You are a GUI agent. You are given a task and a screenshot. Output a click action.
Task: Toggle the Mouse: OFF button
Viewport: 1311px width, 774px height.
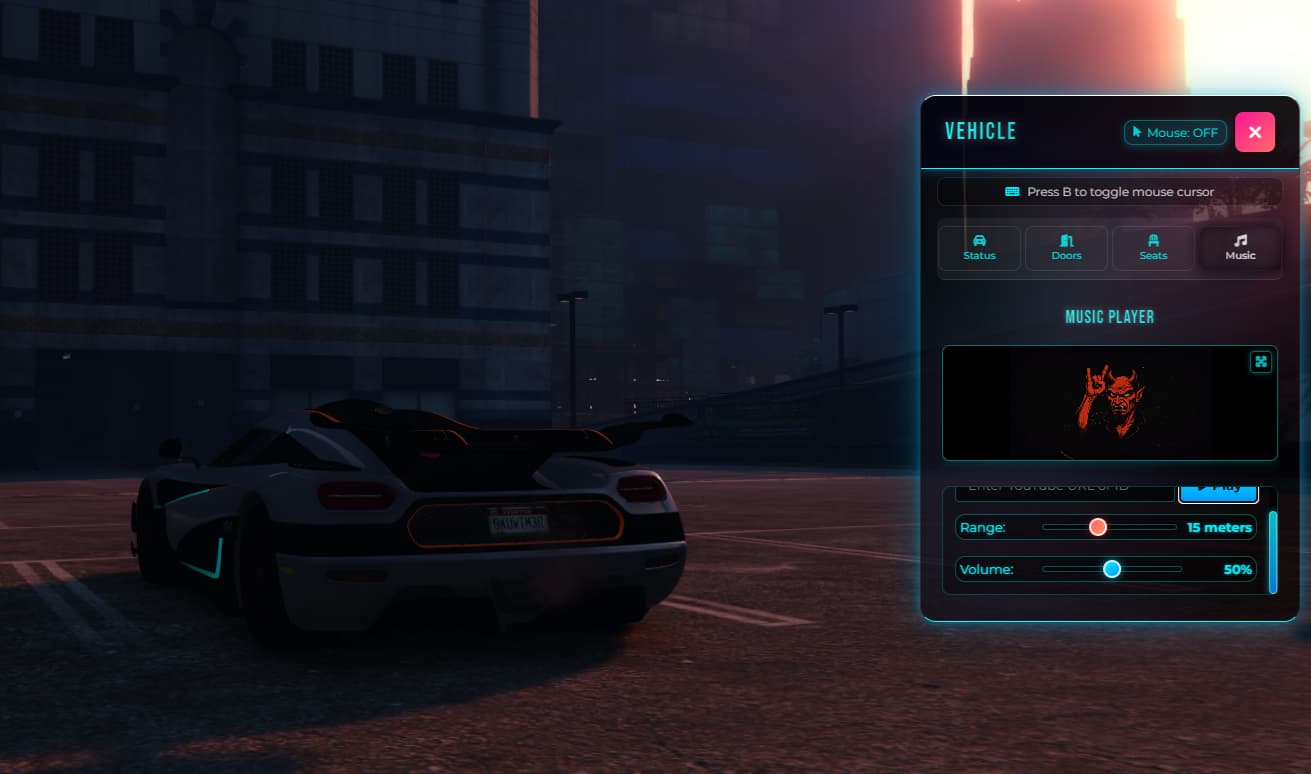pos(1175,132)
